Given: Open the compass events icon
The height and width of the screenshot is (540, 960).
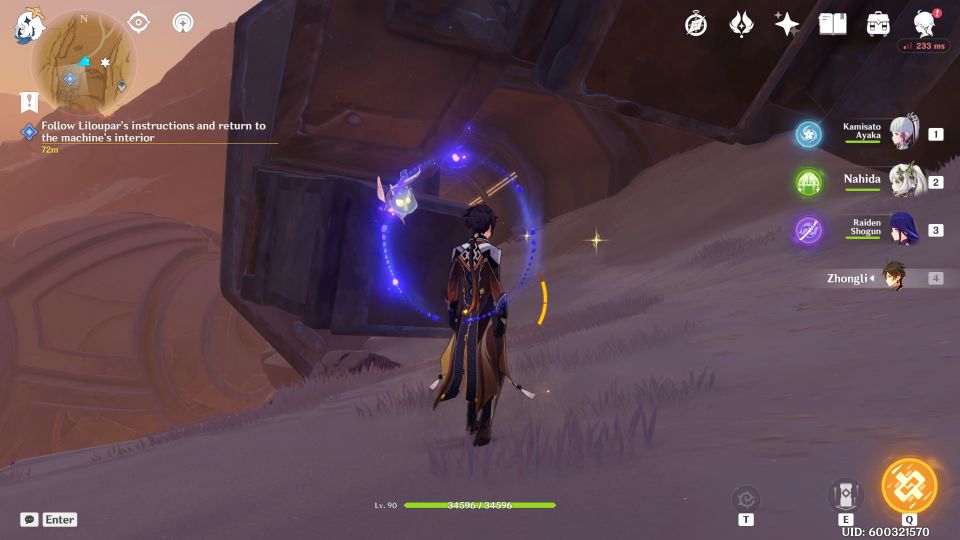Looking at the screenshot, I should pos(696,24).
